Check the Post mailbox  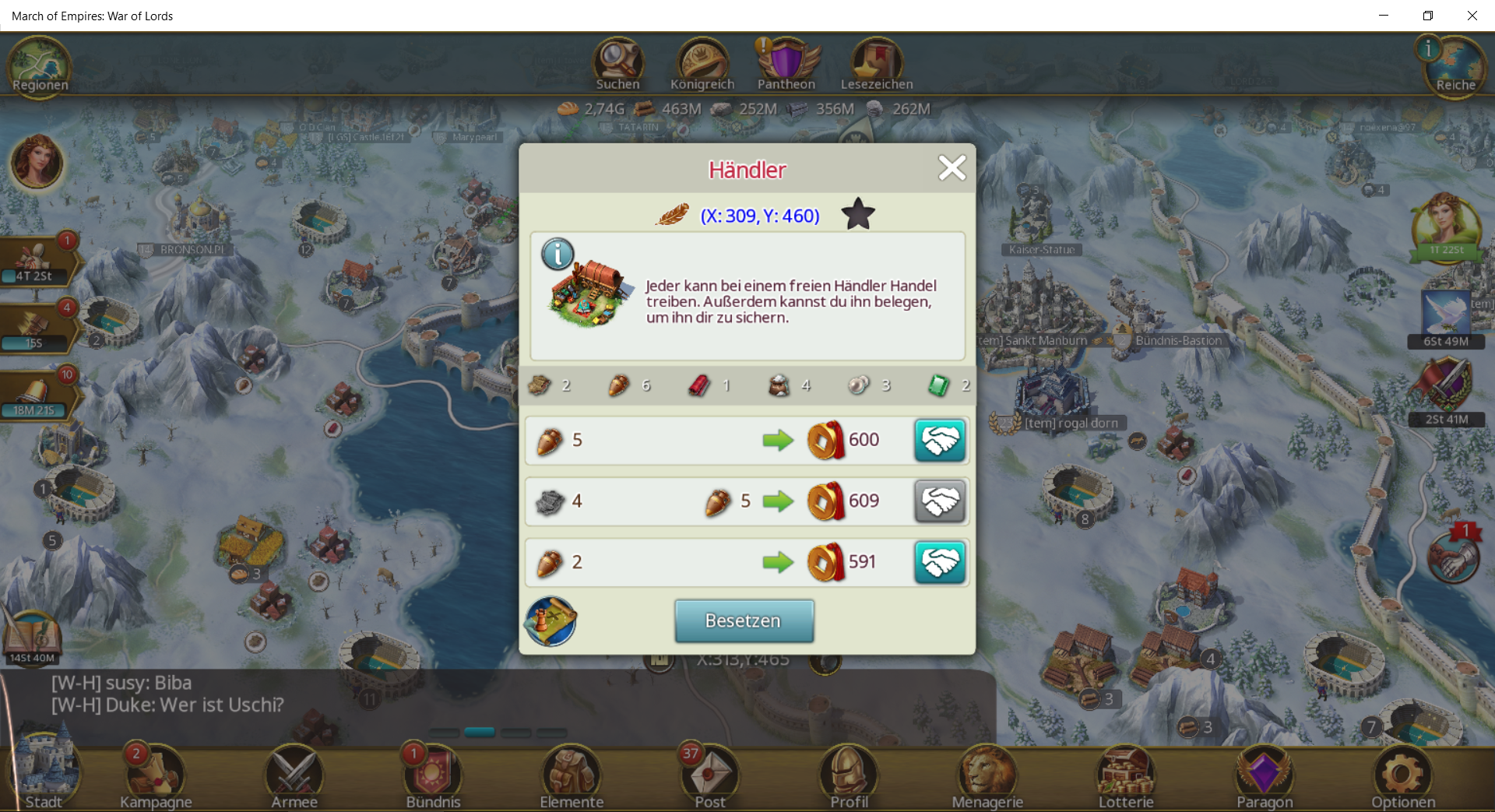710,776
